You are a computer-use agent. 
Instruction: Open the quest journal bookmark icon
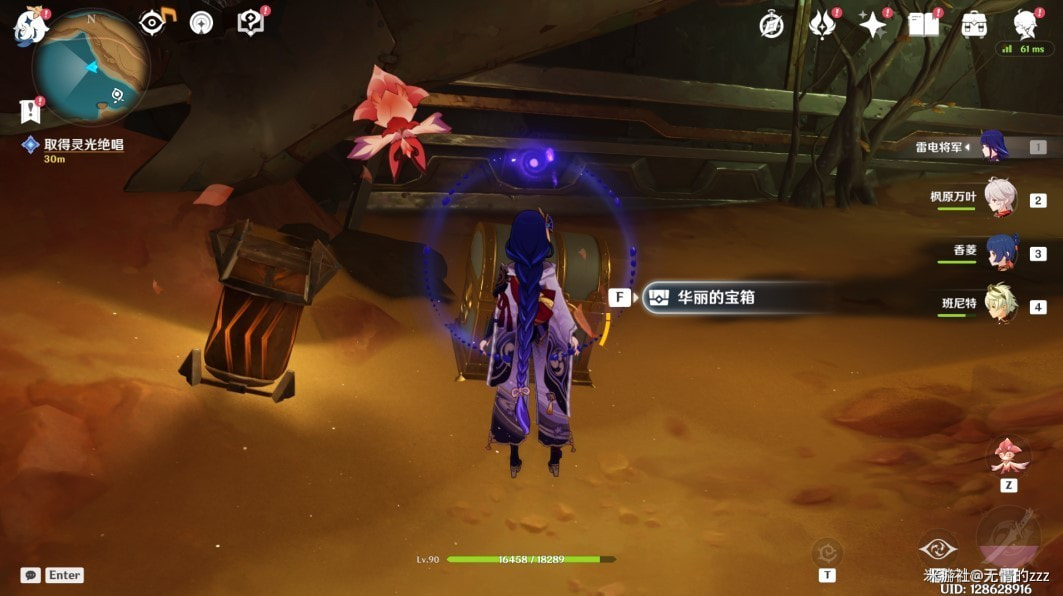[29, 111]
